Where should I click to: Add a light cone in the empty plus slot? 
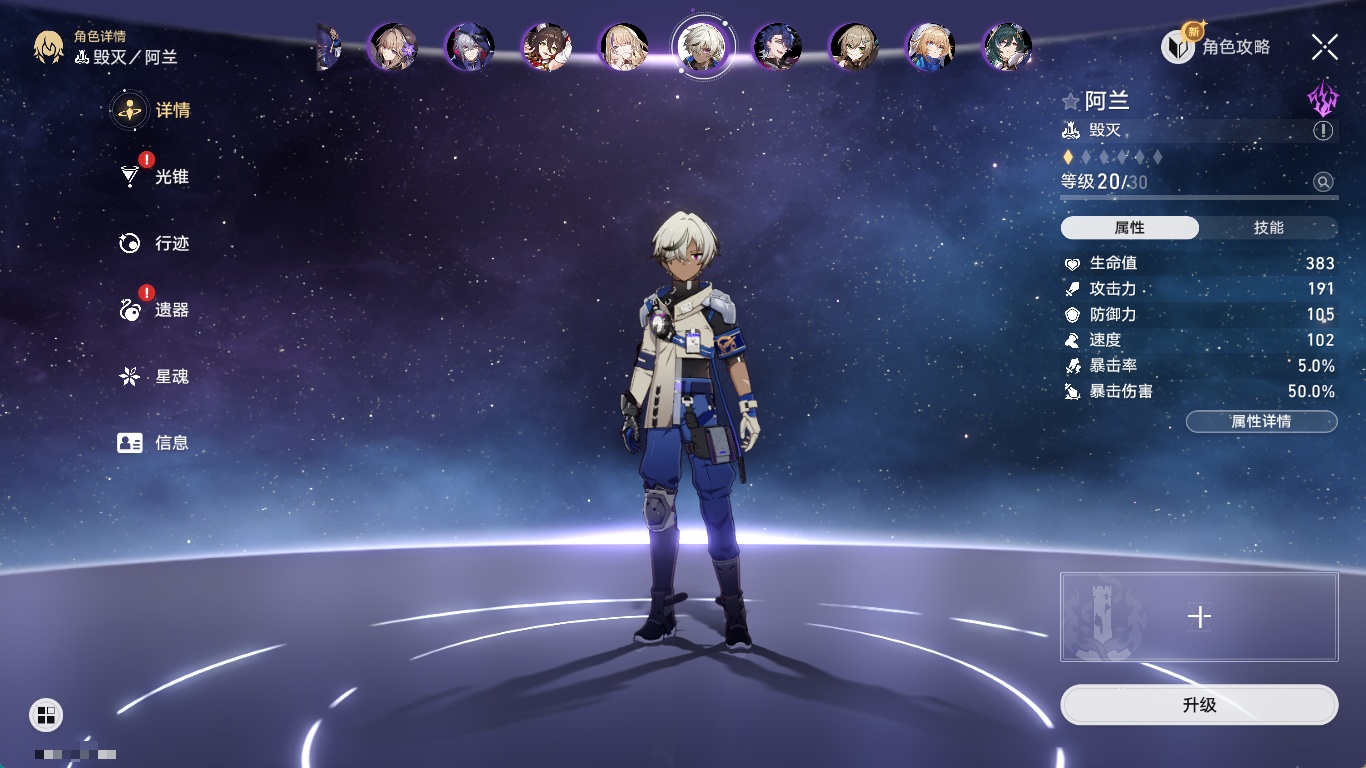(1199, 617)
